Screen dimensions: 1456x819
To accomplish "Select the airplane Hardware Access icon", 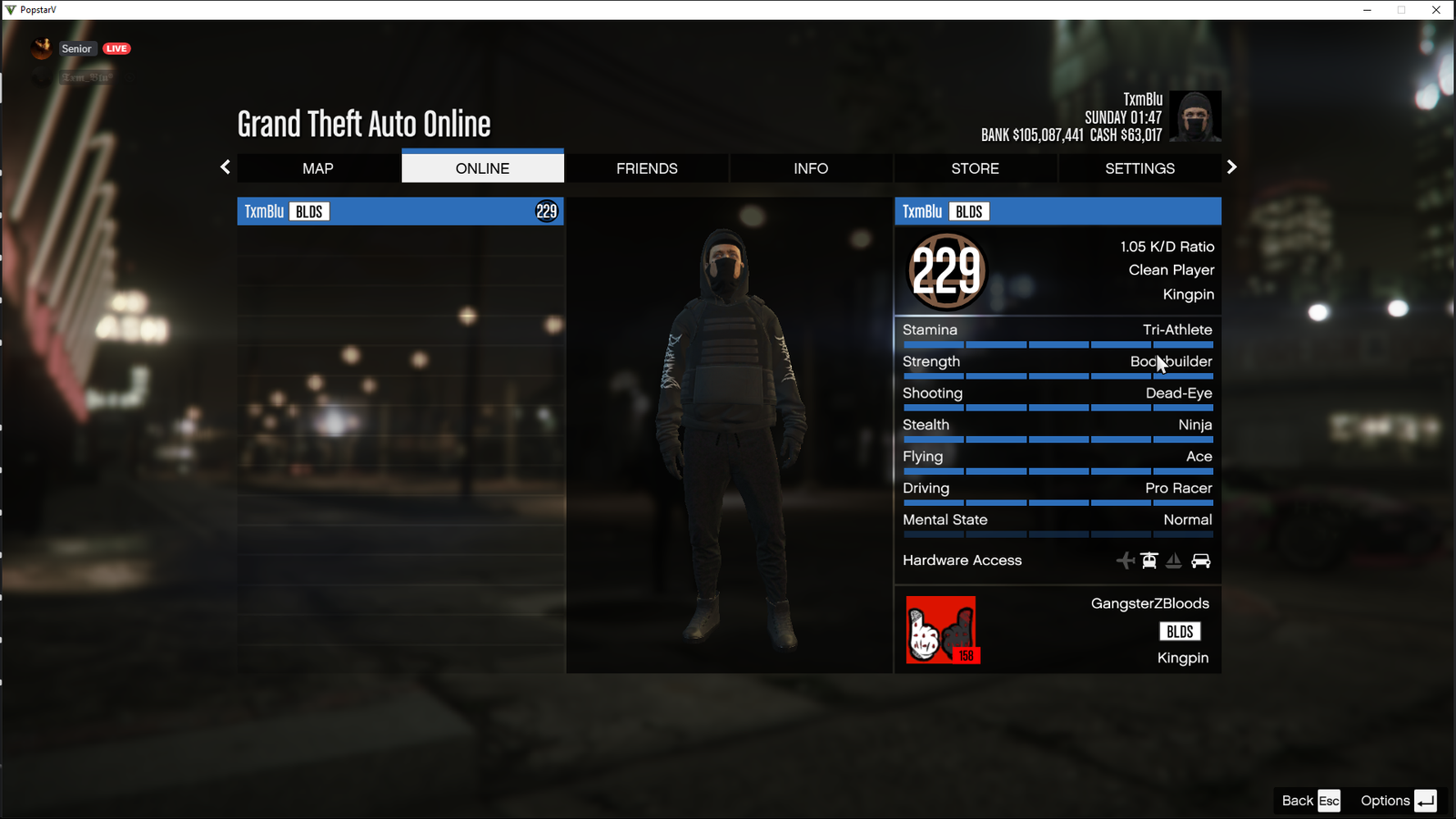I will 1127,561.
